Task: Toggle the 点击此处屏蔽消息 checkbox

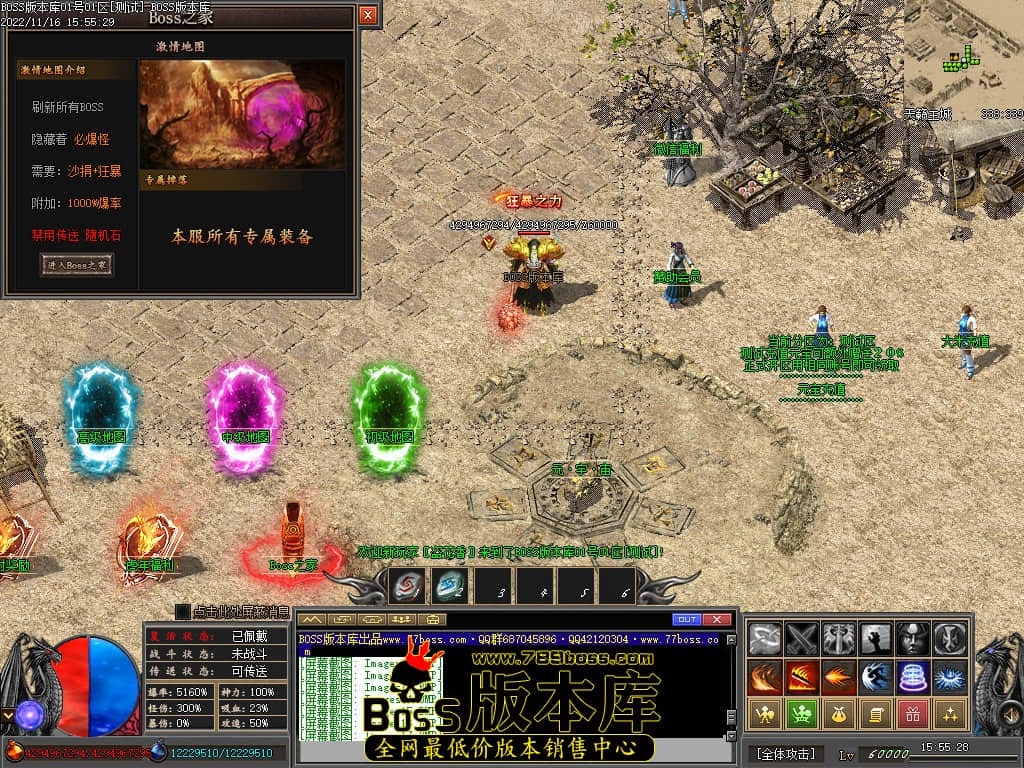Action: pyautogui.click(x=183, y=611)
